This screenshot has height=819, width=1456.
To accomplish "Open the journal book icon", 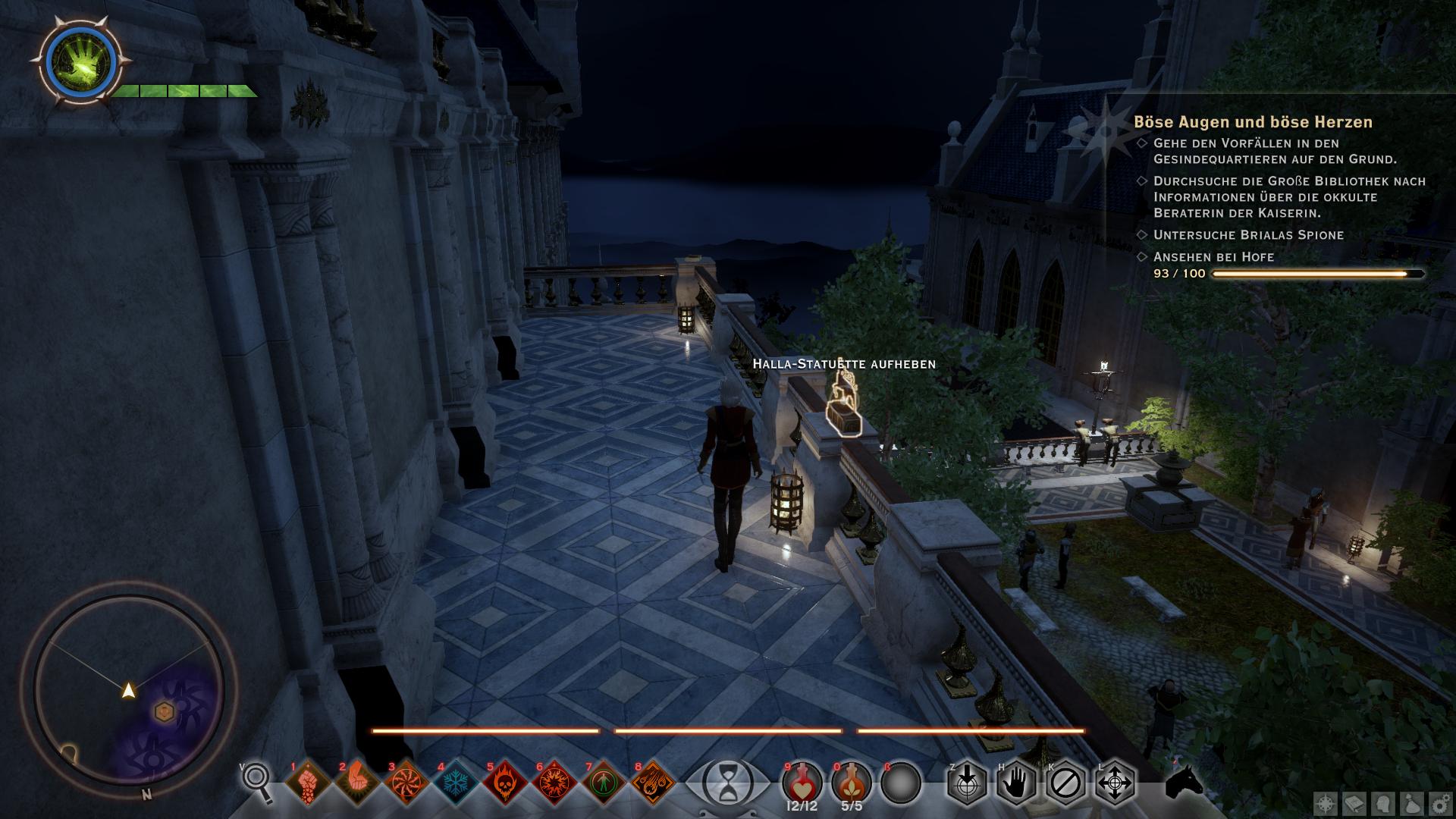I will click(1355, 802).
